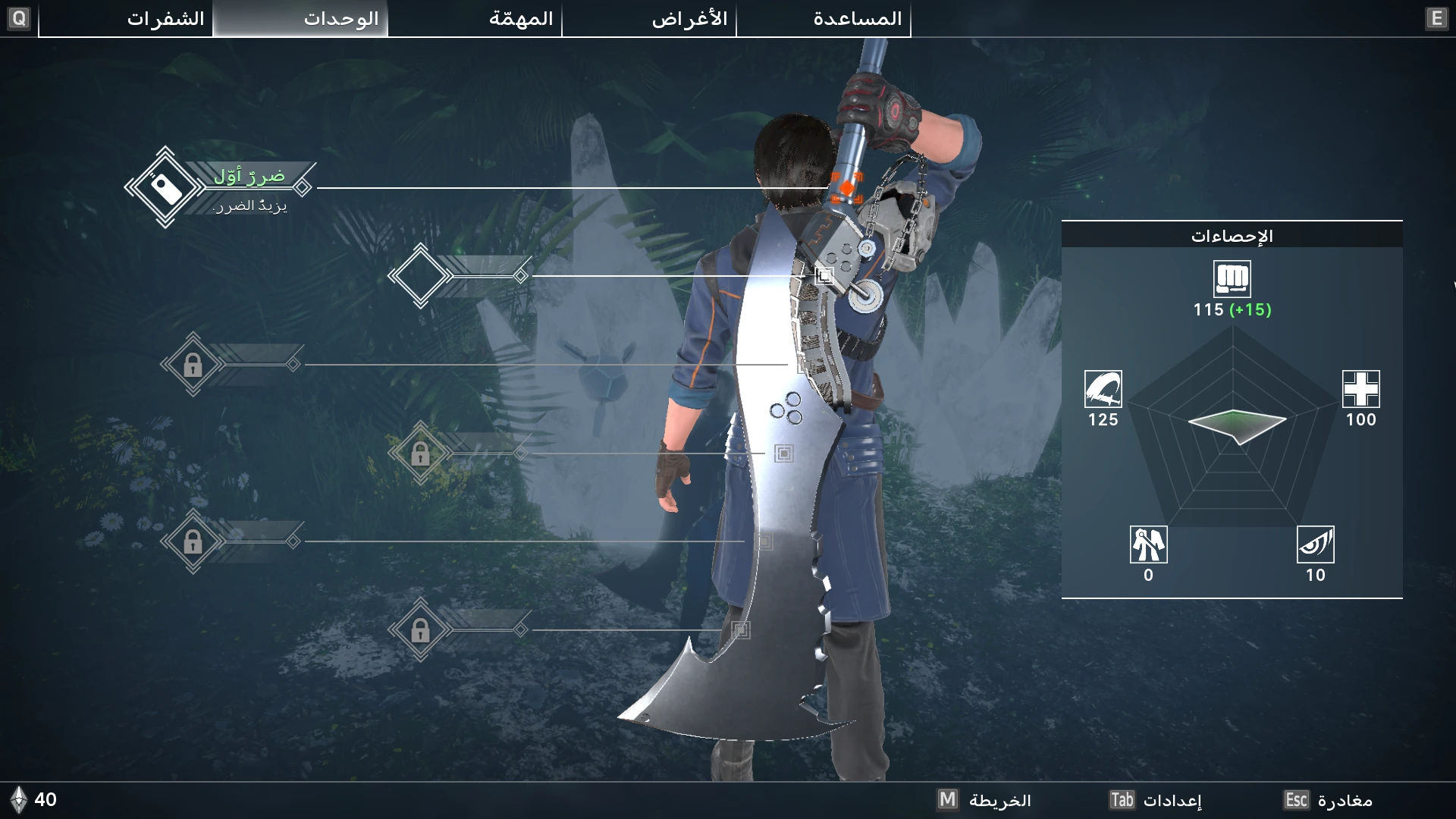The width and height of the screenshot is (1456, 819).
Task: Click the fist damage stat icon
Action: pos(1232,278)
